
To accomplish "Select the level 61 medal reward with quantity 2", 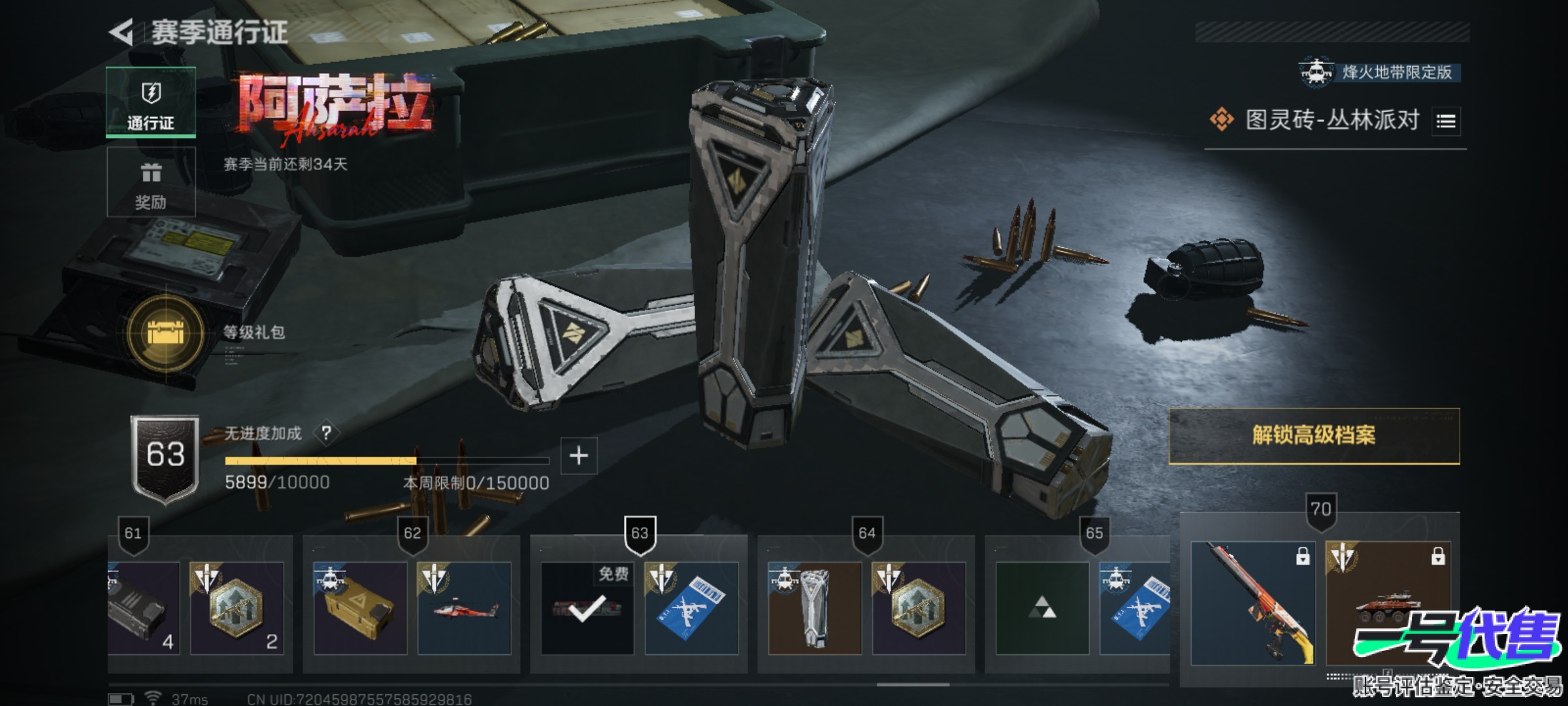I will click(x=237, y=608).
